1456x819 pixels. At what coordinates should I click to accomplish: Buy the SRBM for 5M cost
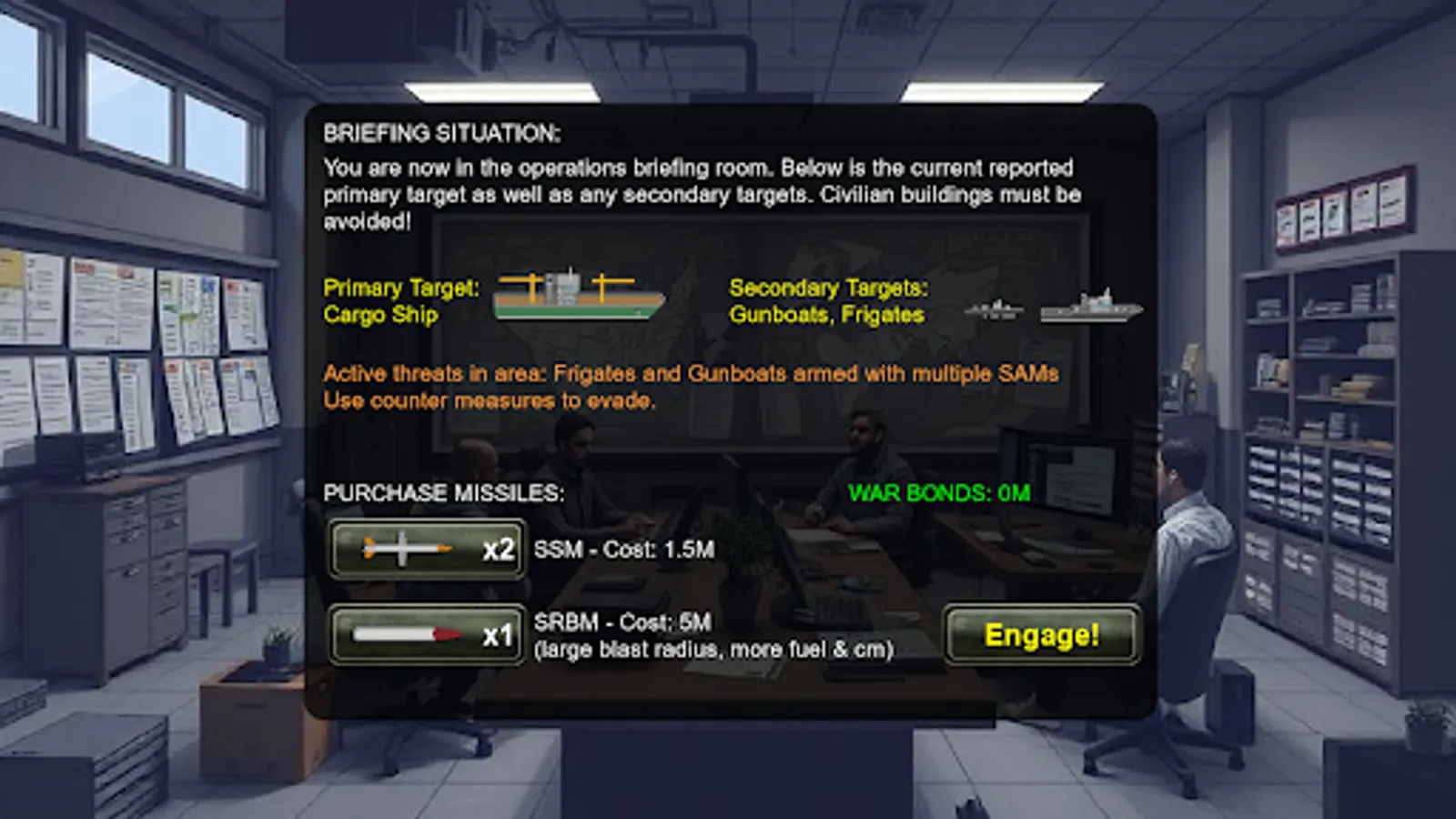(x=426, y=635)
